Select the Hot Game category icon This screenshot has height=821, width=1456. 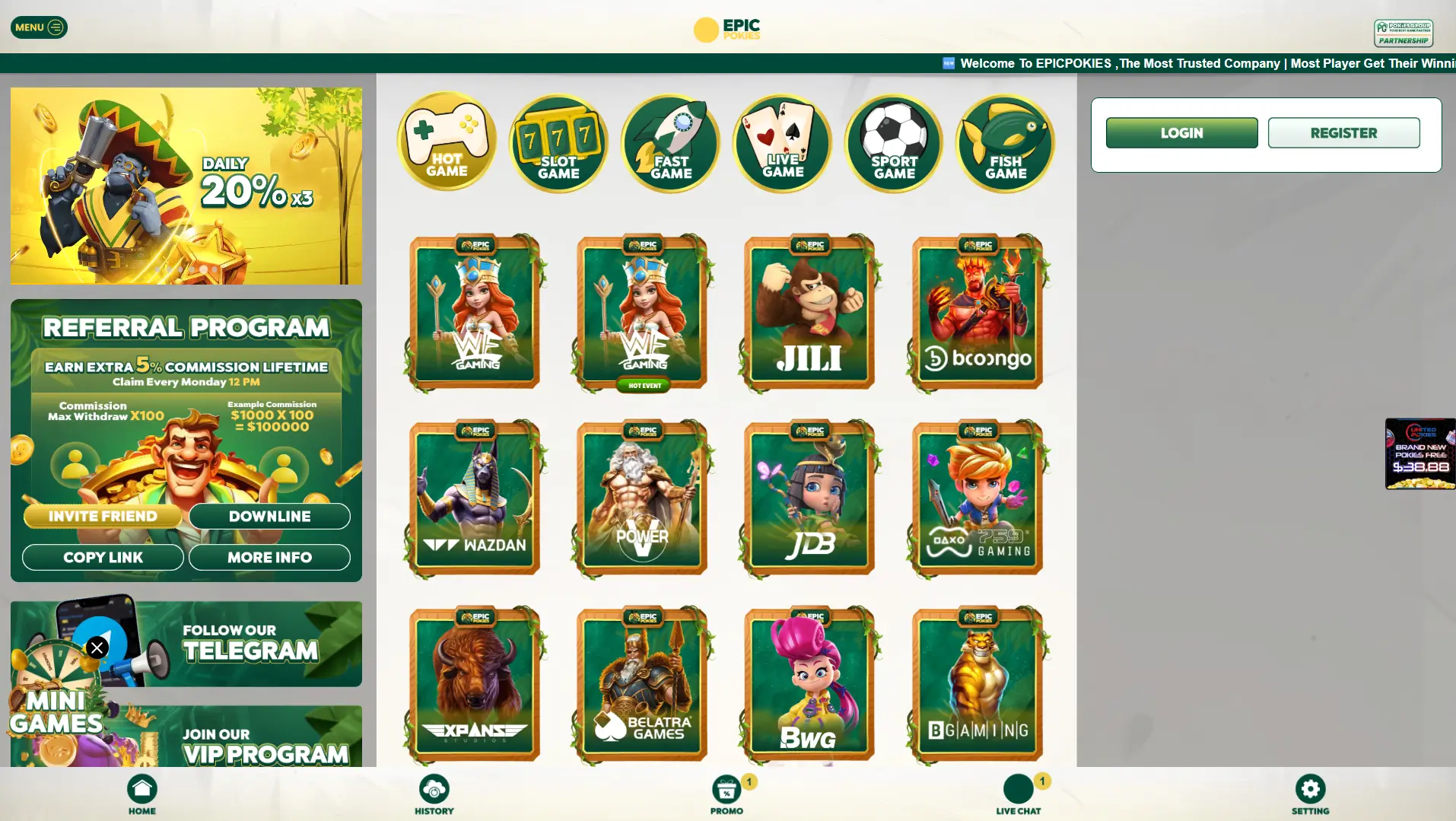pyautogui.click(x=447, y=142)
